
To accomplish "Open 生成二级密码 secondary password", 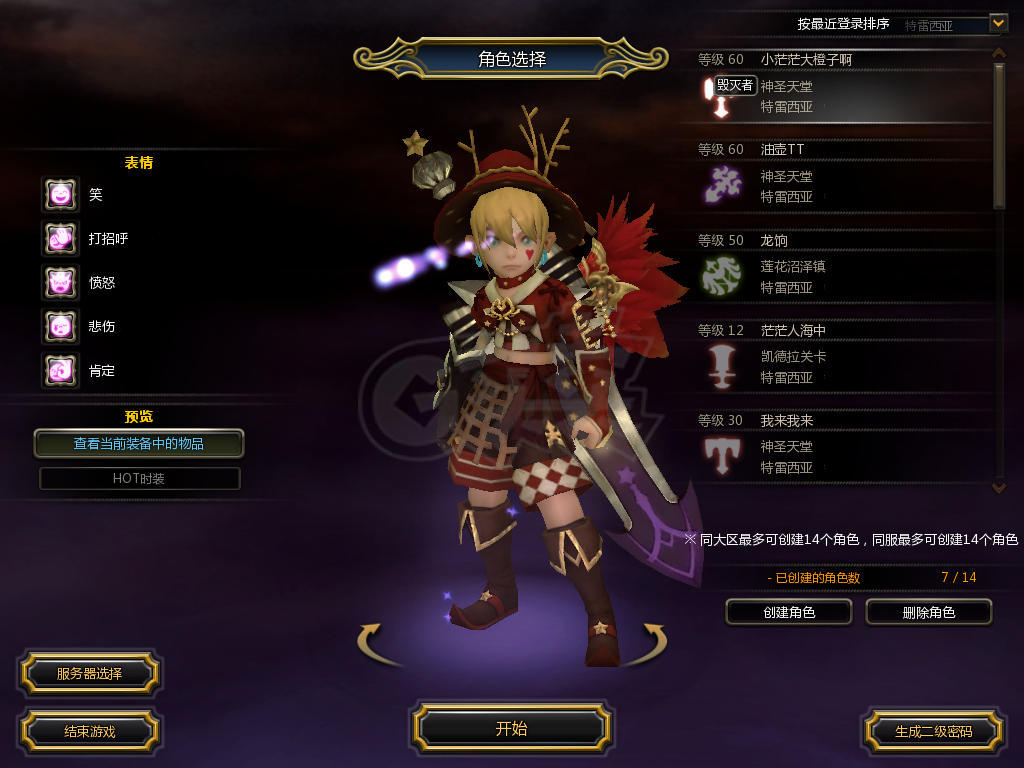I will click(x=933, y=731).
